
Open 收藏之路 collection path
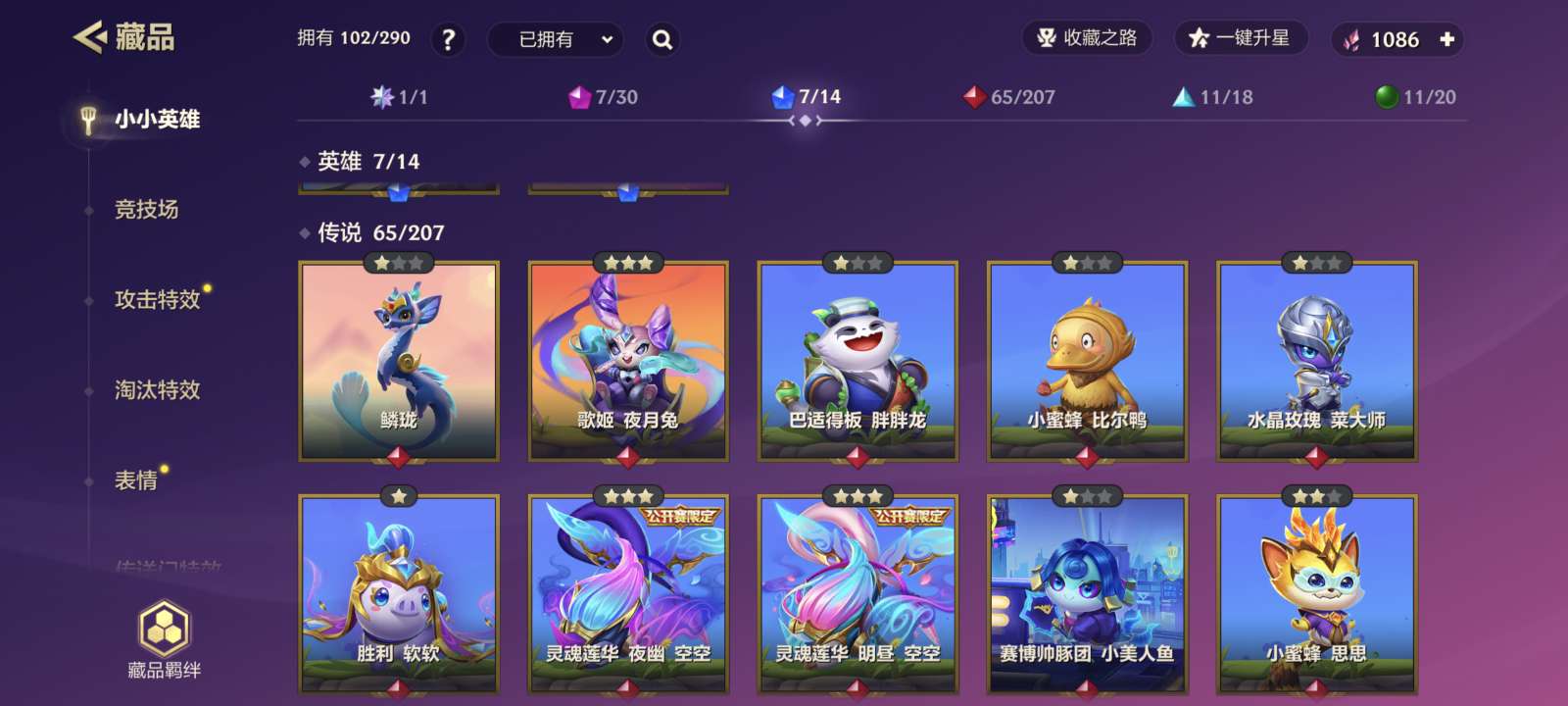coord(1087,38)
